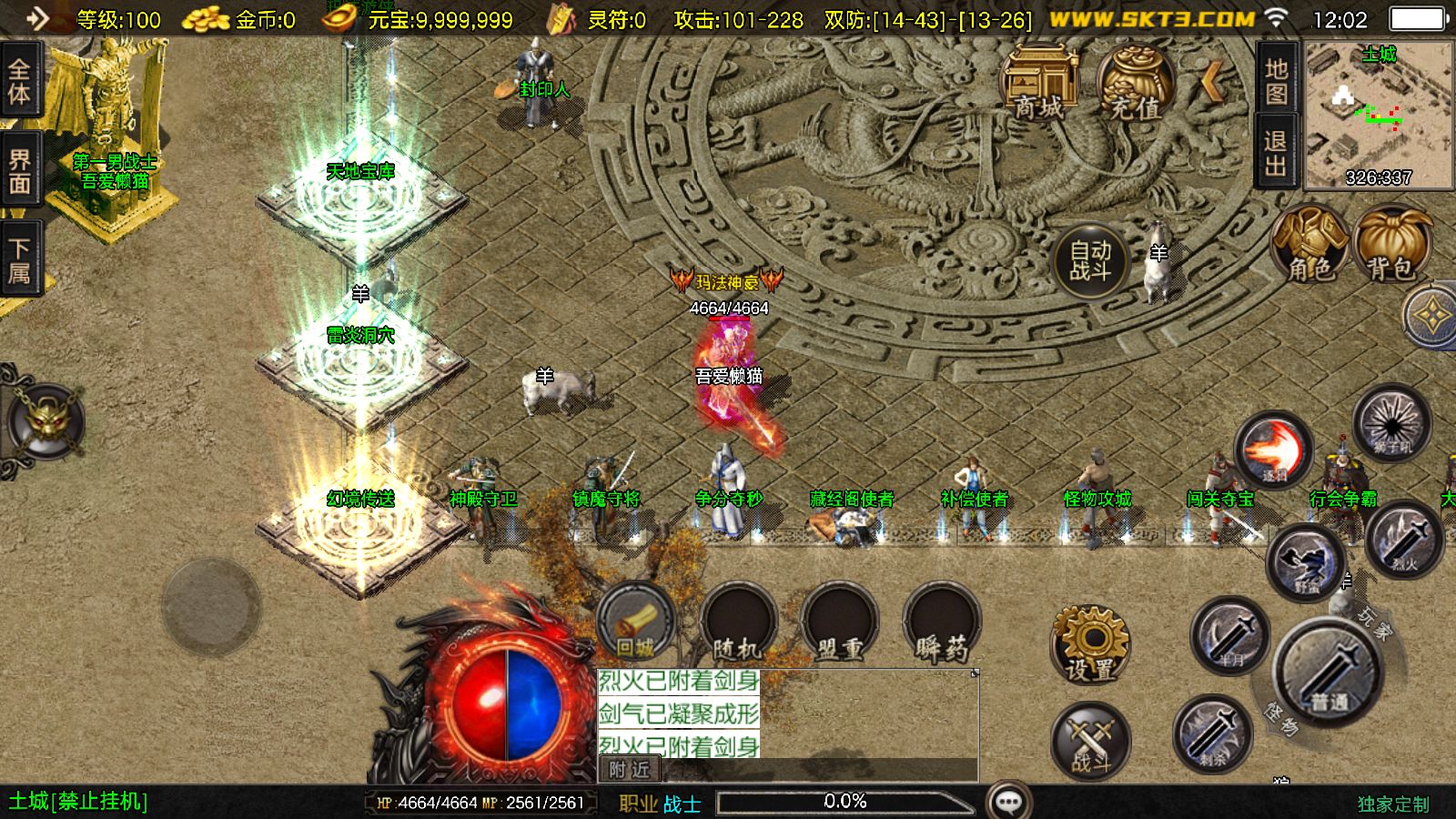
Task: Toggle 自动战斗 auto-battle
Action: [x=1090, y=261]
